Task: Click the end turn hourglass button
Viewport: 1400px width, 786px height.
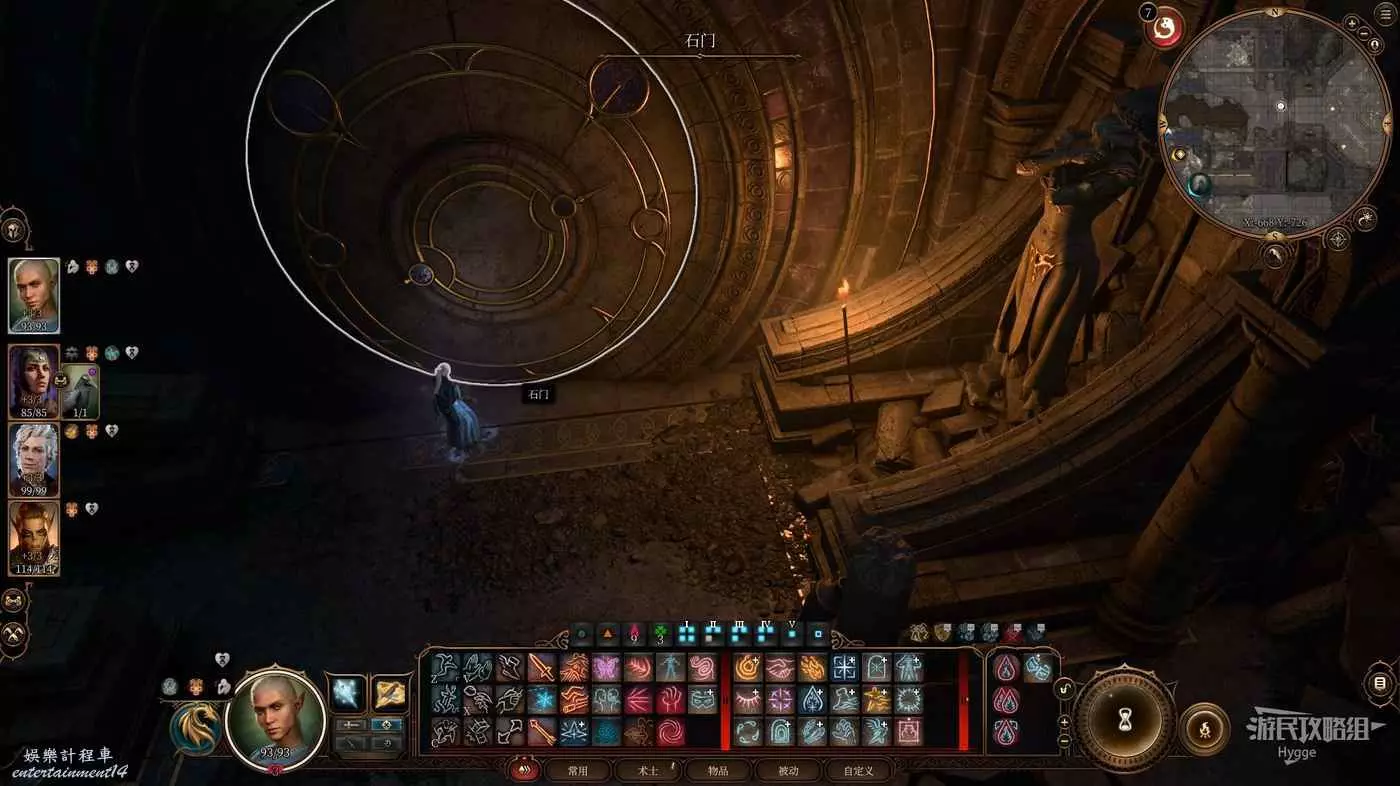Action: [1124, 719]
